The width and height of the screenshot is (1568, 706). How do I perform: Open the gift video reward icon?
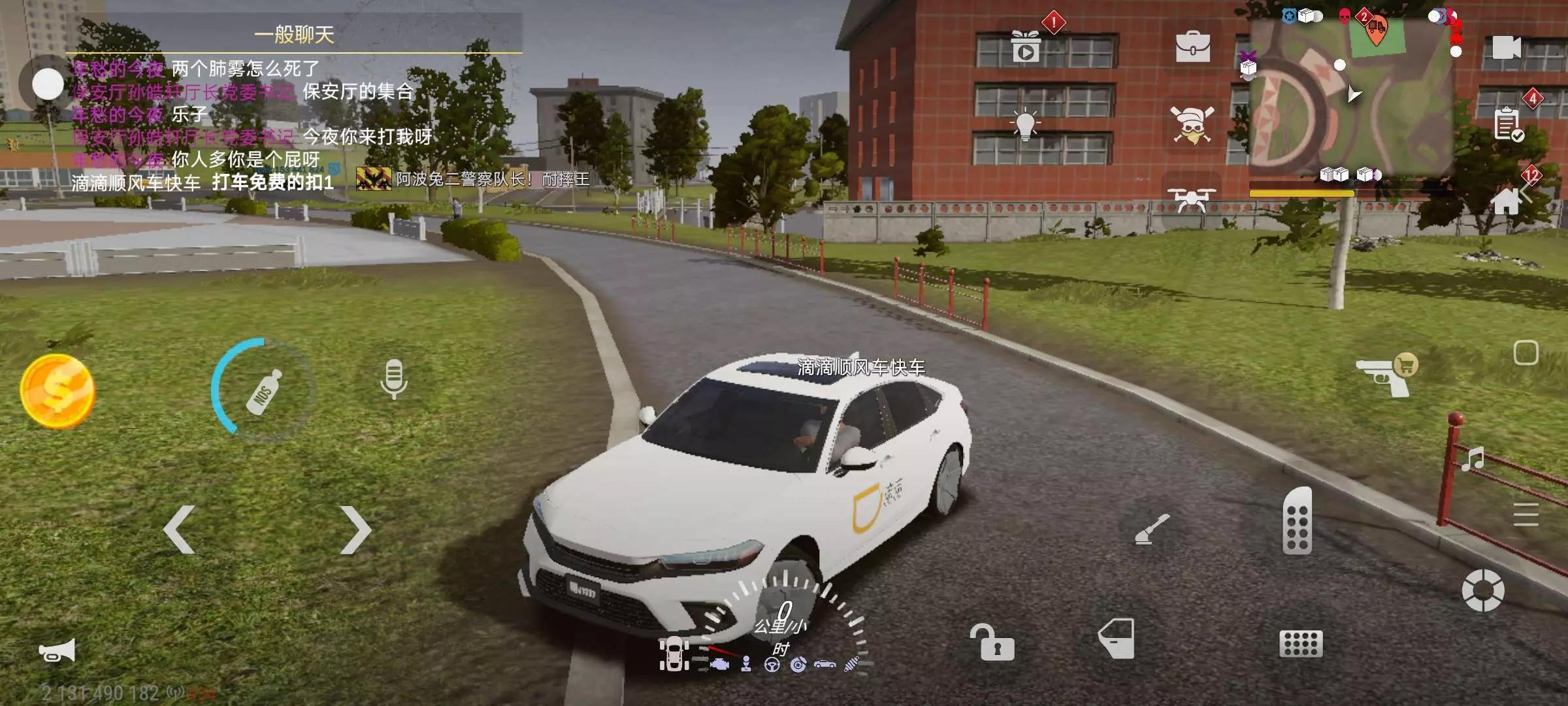1026,46
